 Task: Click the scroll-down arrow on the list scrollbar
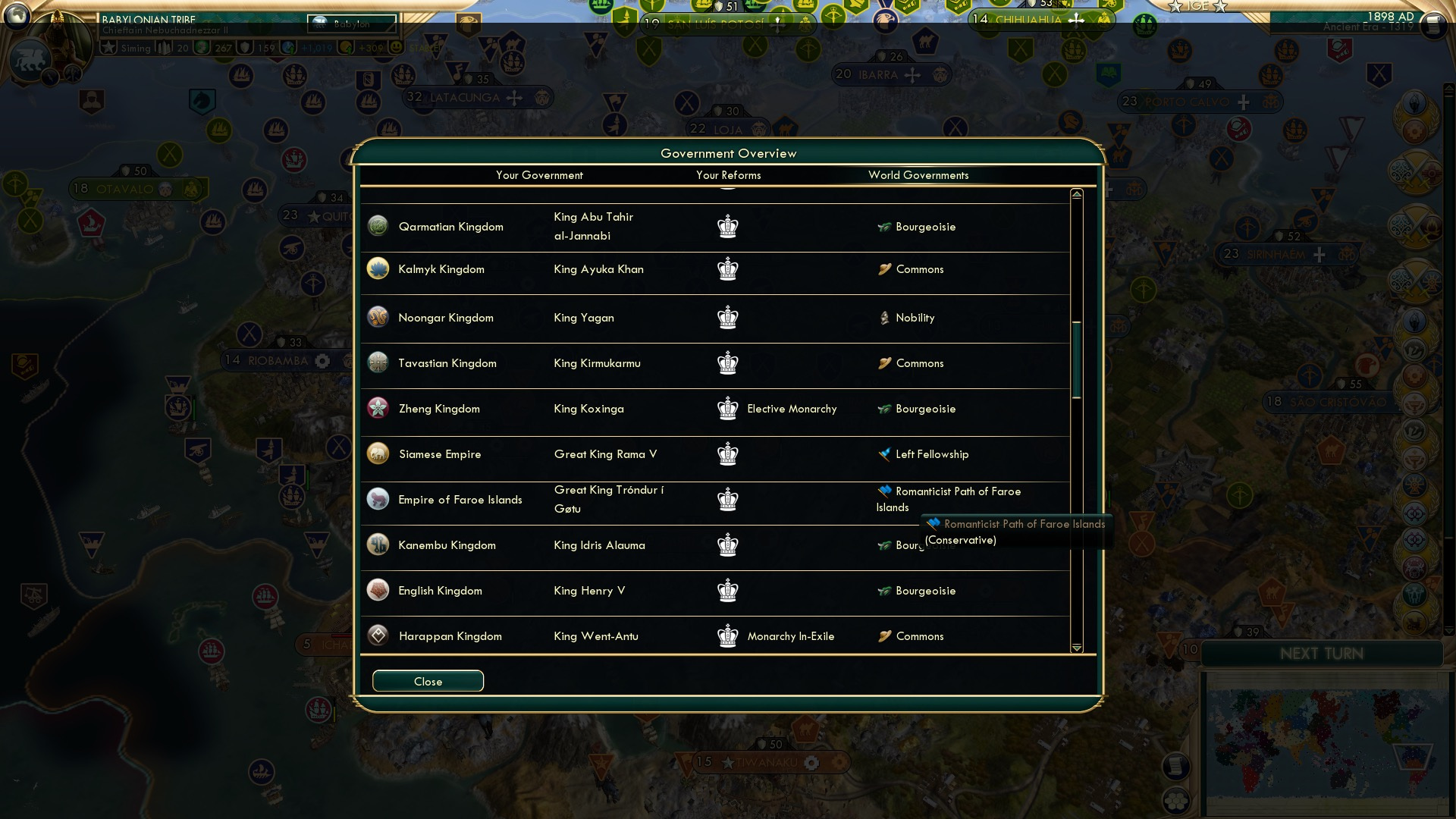click(1075, 648)
